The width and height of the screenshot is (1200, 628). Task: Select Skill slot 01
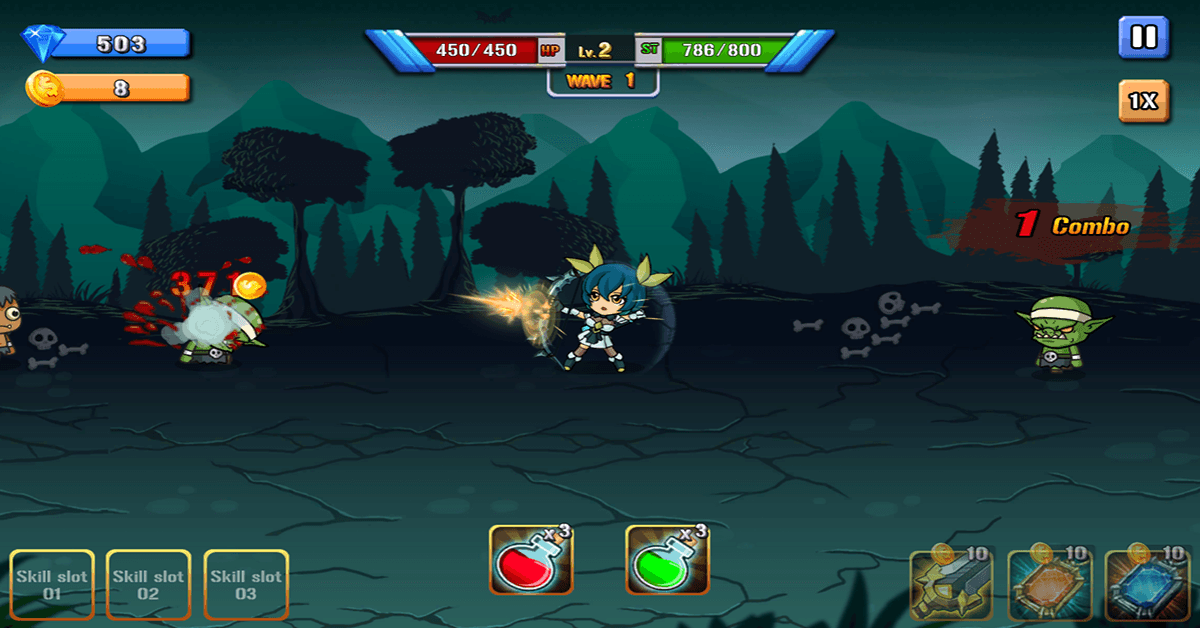(x=52, y=585)
